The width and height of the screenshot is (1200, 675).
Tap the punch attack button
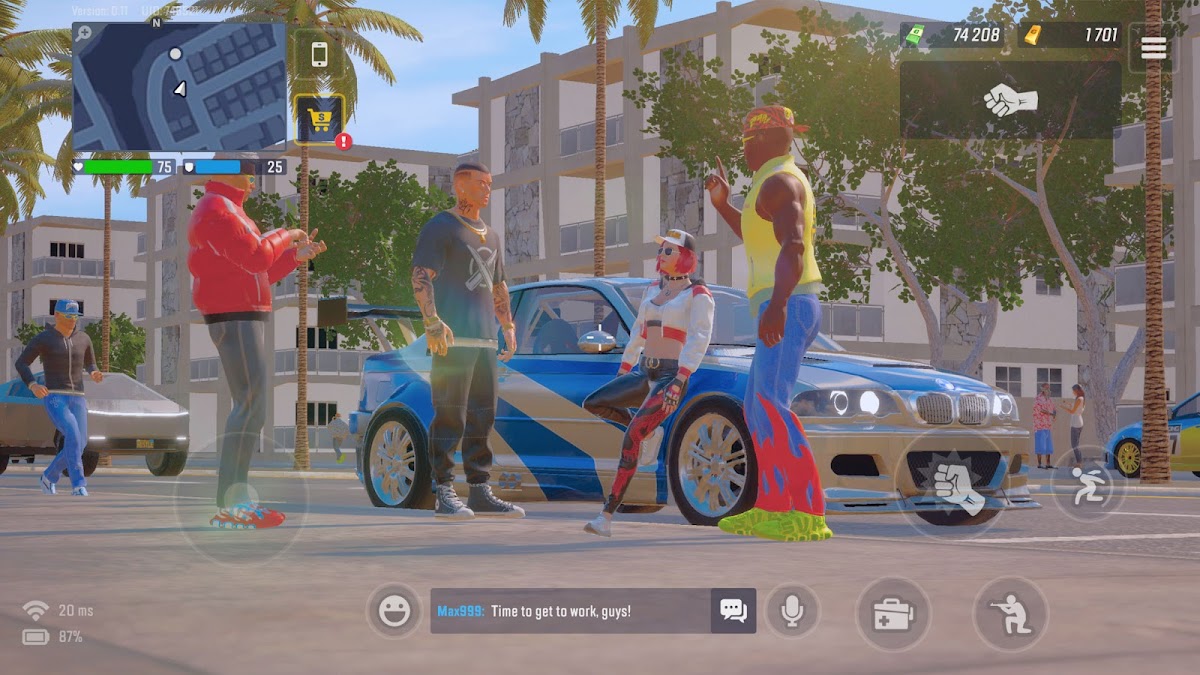click(x=957, y=486)
